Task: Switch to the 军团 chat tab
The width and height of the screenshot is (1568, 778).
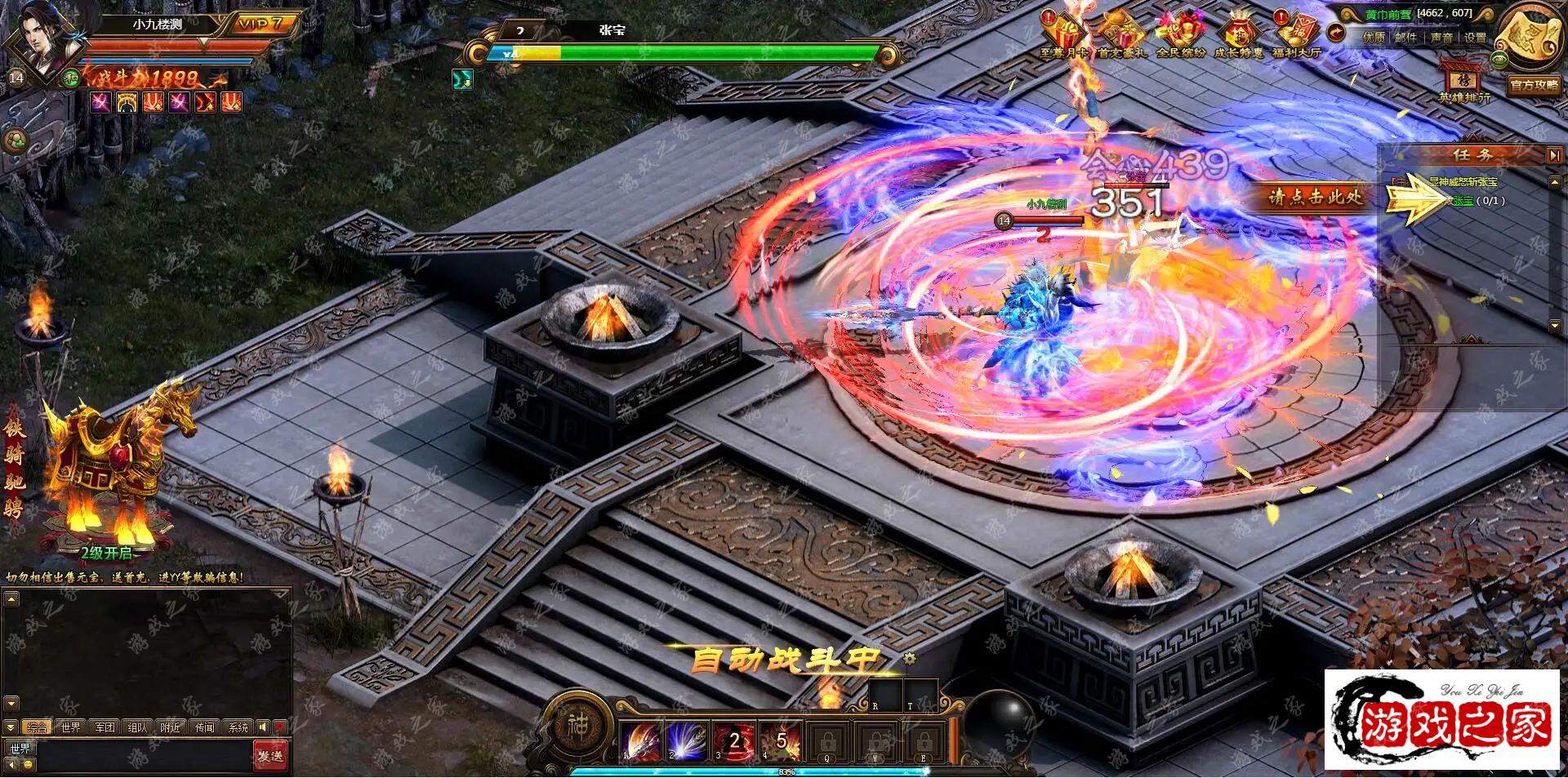Action: click(x=105, y=727)
